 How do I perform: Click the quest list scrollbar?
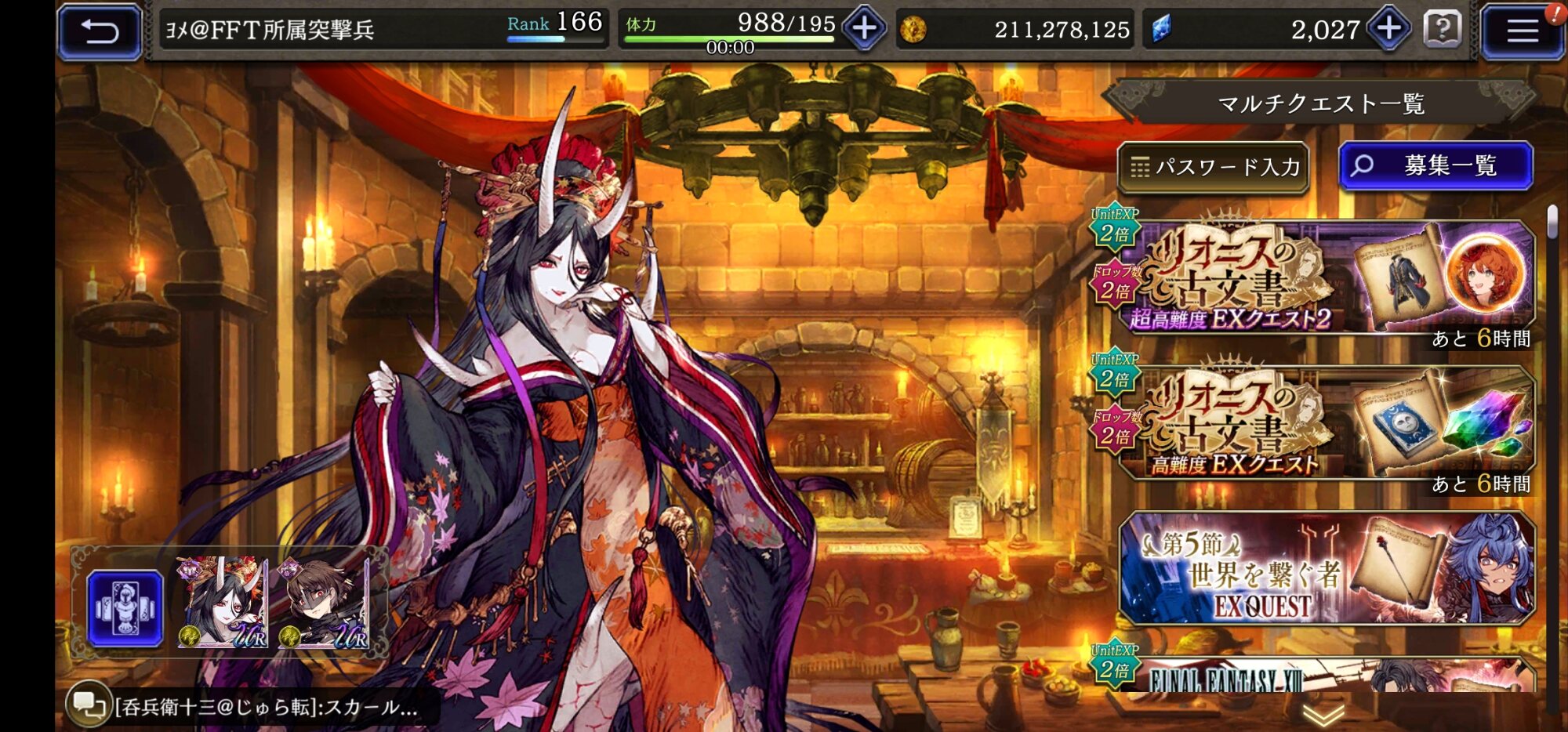[x=1552, y=222]
